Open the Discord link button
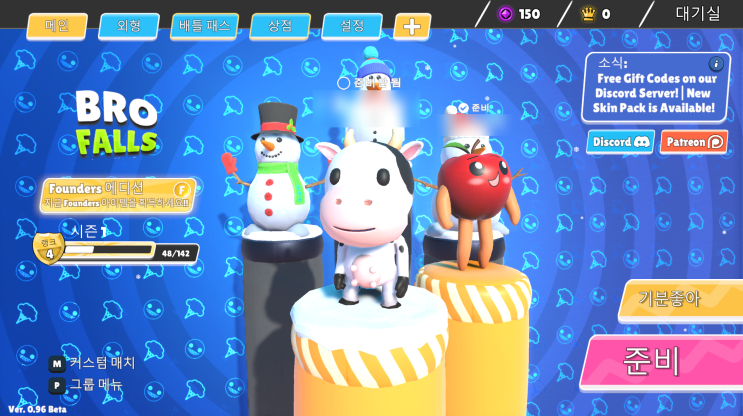This screenshot has width=743, height=416. (x=620, y=142)
